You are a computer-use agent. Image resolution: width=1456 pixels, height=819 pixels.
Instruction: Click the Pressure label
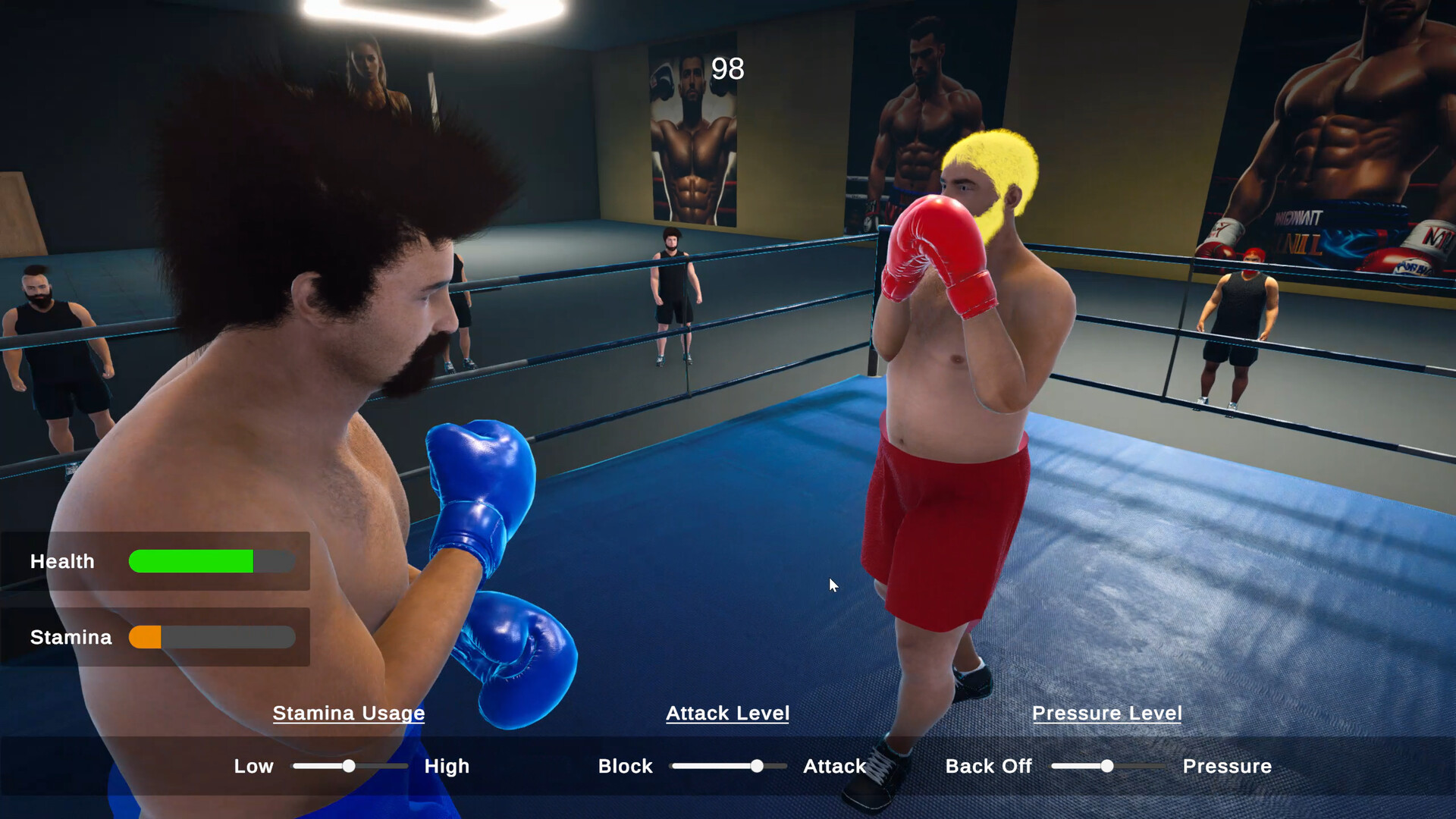1226,767
